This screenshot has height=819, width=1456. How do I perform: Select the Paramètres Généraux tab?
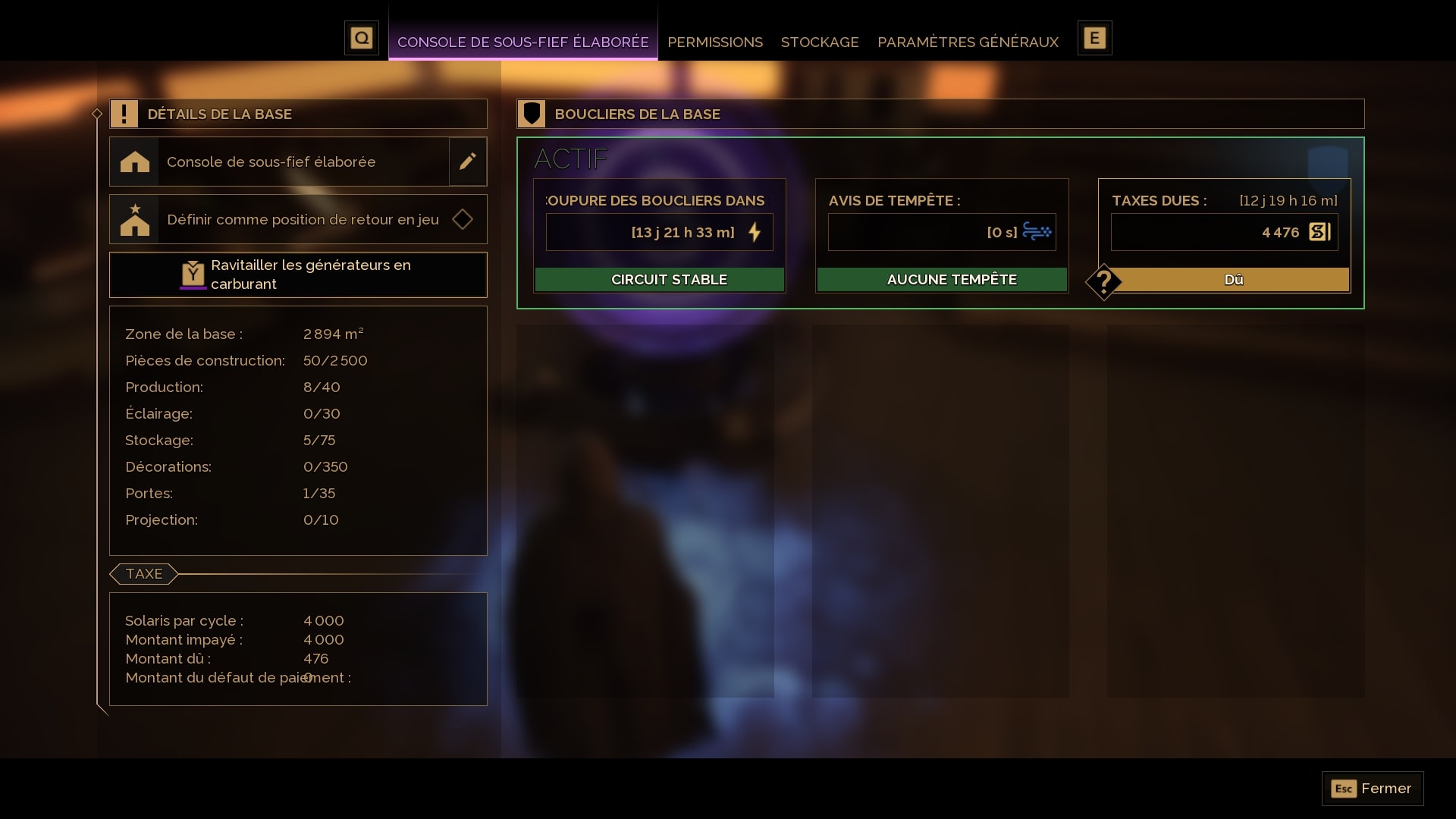(x=968, y=42)
